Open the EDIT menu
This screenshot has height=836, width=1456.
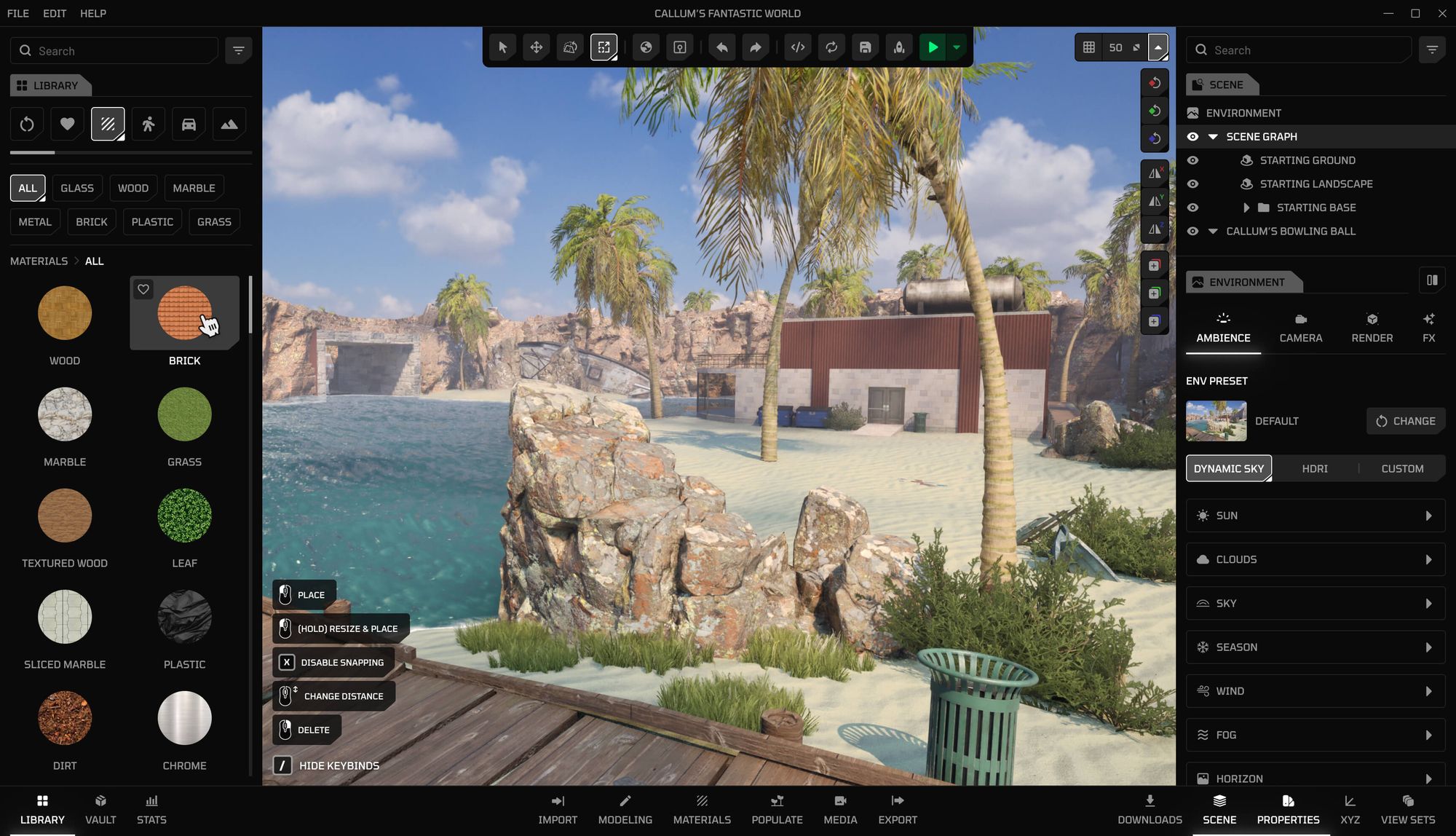[54, 13]
